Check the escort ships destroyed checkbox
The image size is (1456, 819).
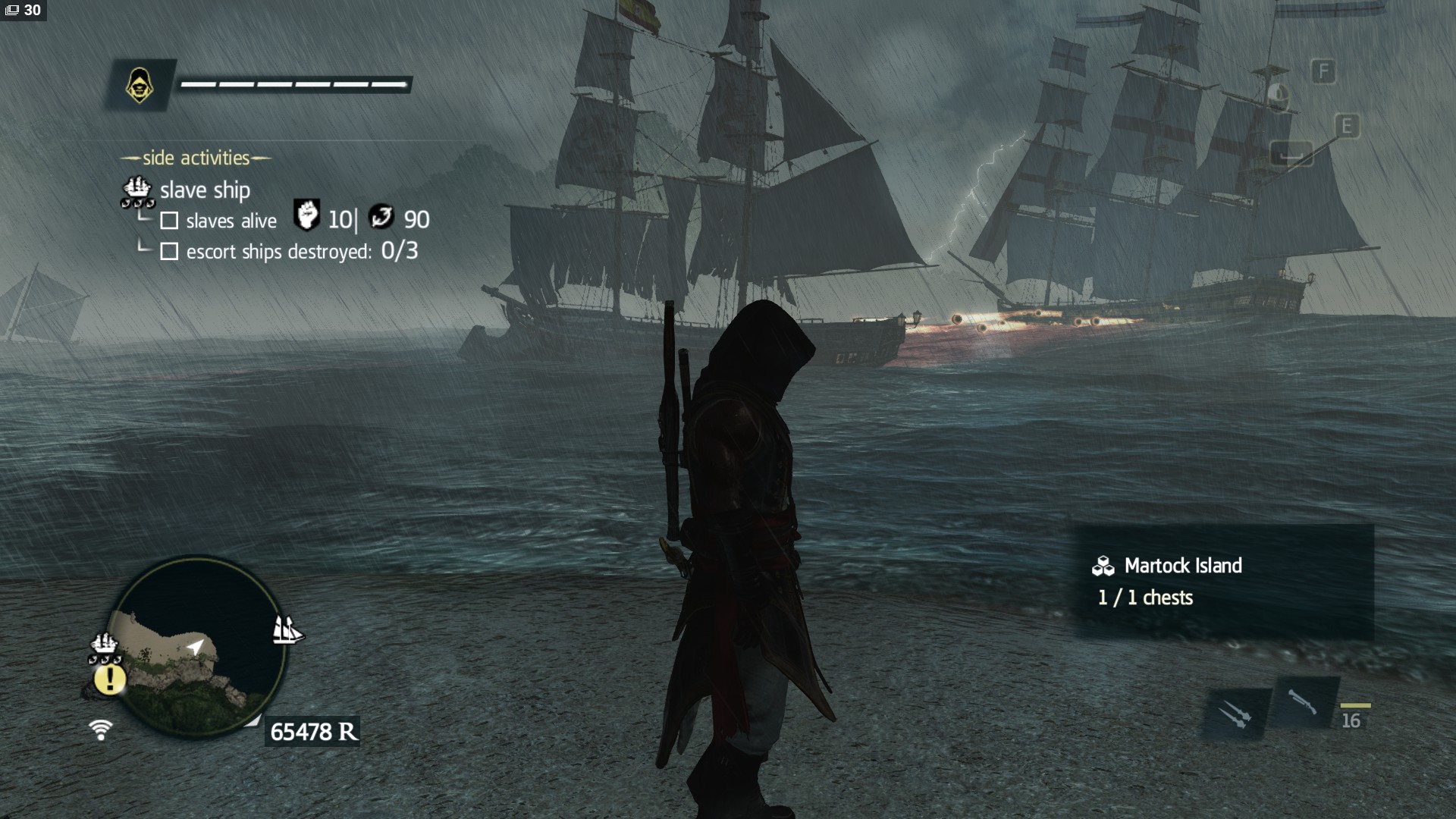[168, 251]
